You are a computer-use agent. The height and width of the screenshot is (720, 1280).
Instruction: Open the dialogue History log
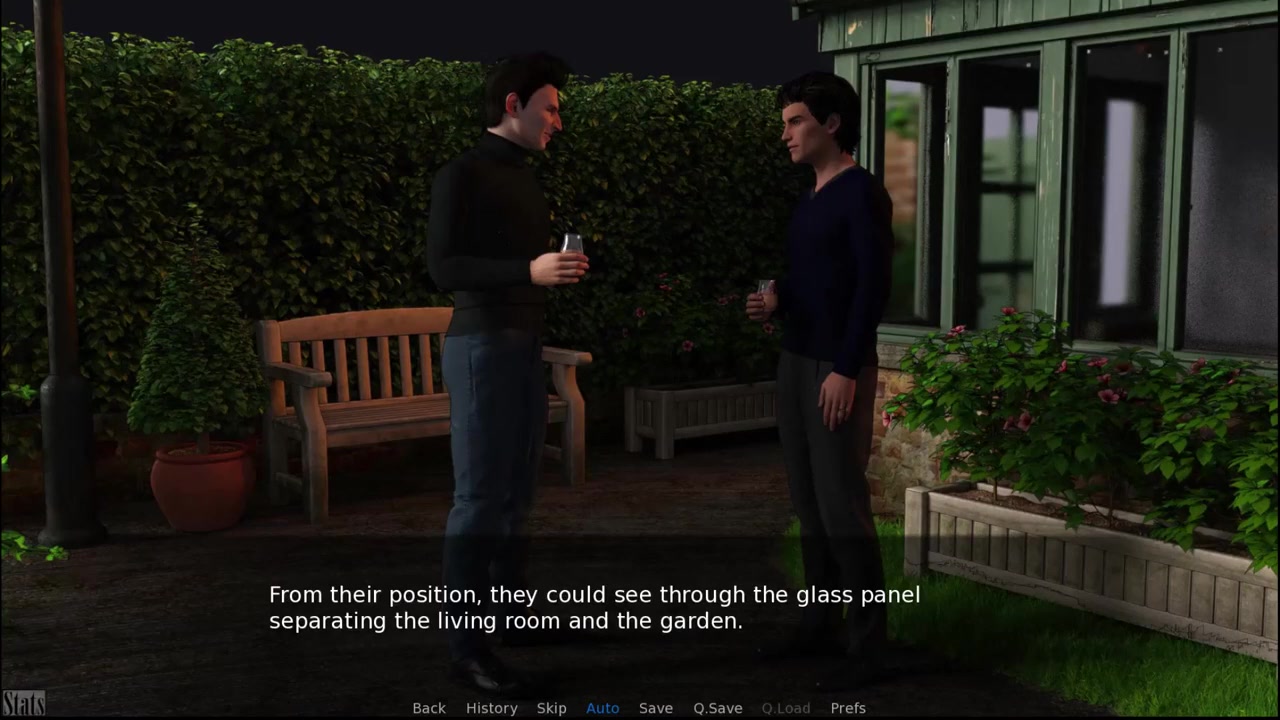click(491, 708)
